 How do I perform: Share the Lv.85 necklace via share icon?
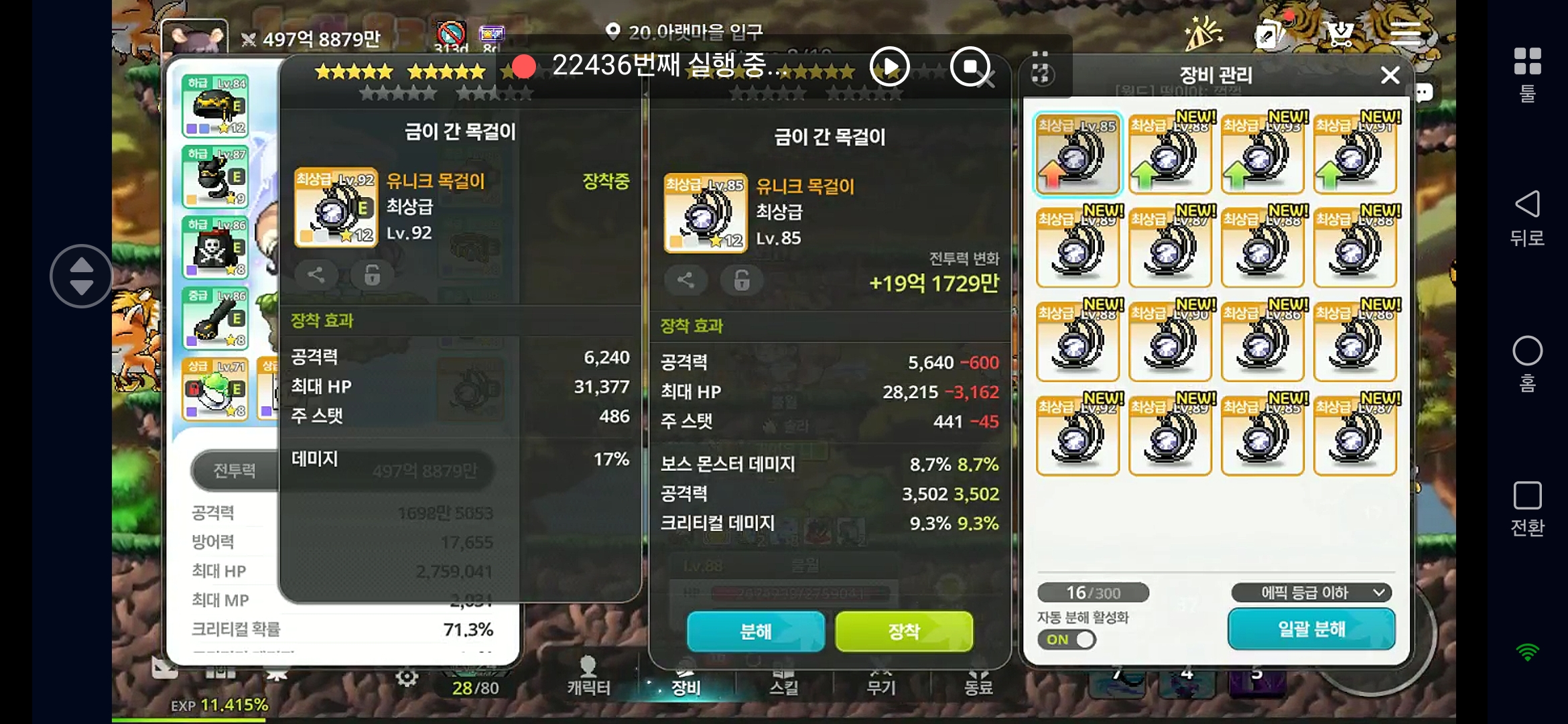(x=685, y=280)
